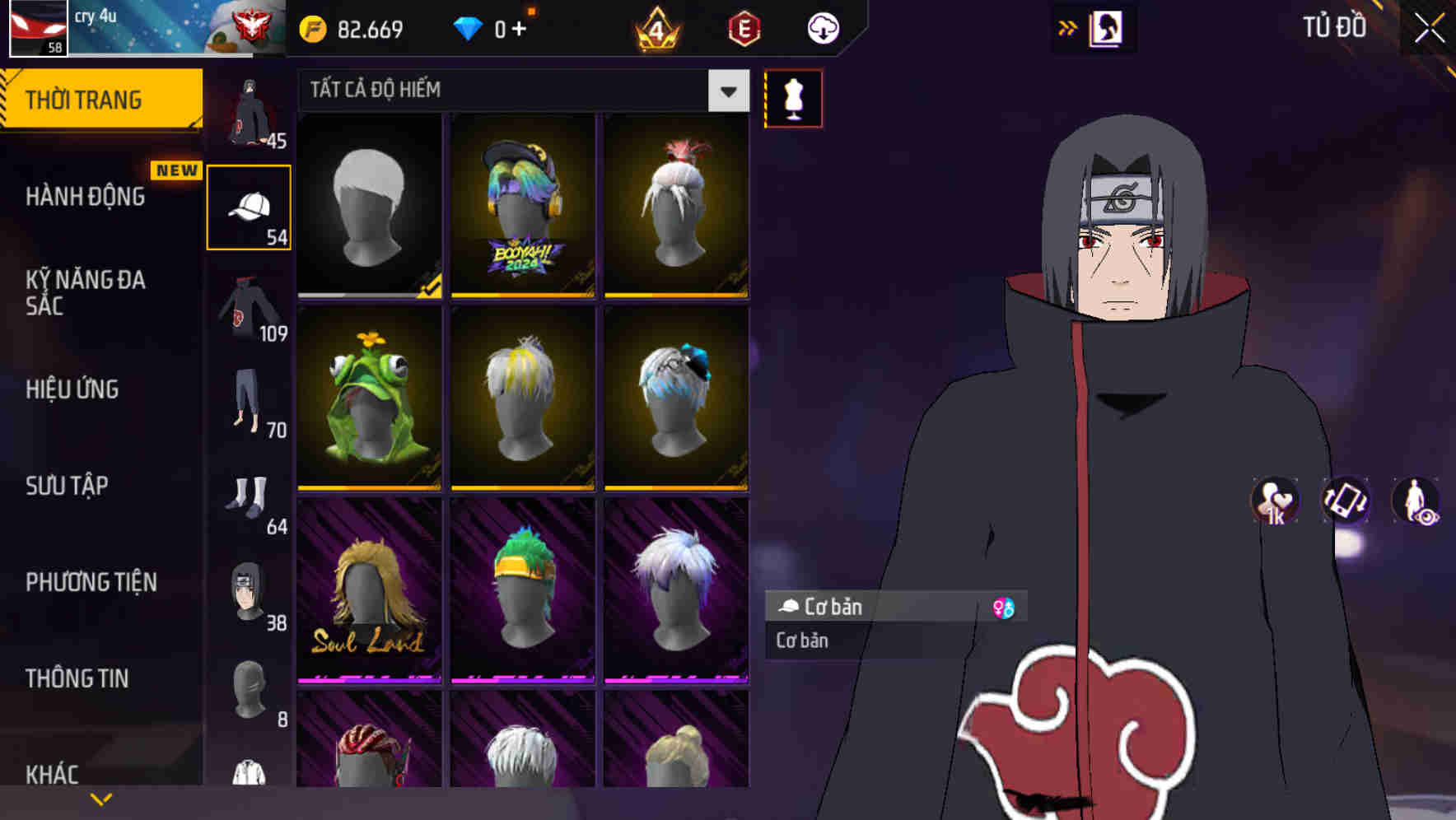
Task: Toggle gender filter on equipped Cơ bản item
Action: pyautogui.click(x=1004, y=608)
